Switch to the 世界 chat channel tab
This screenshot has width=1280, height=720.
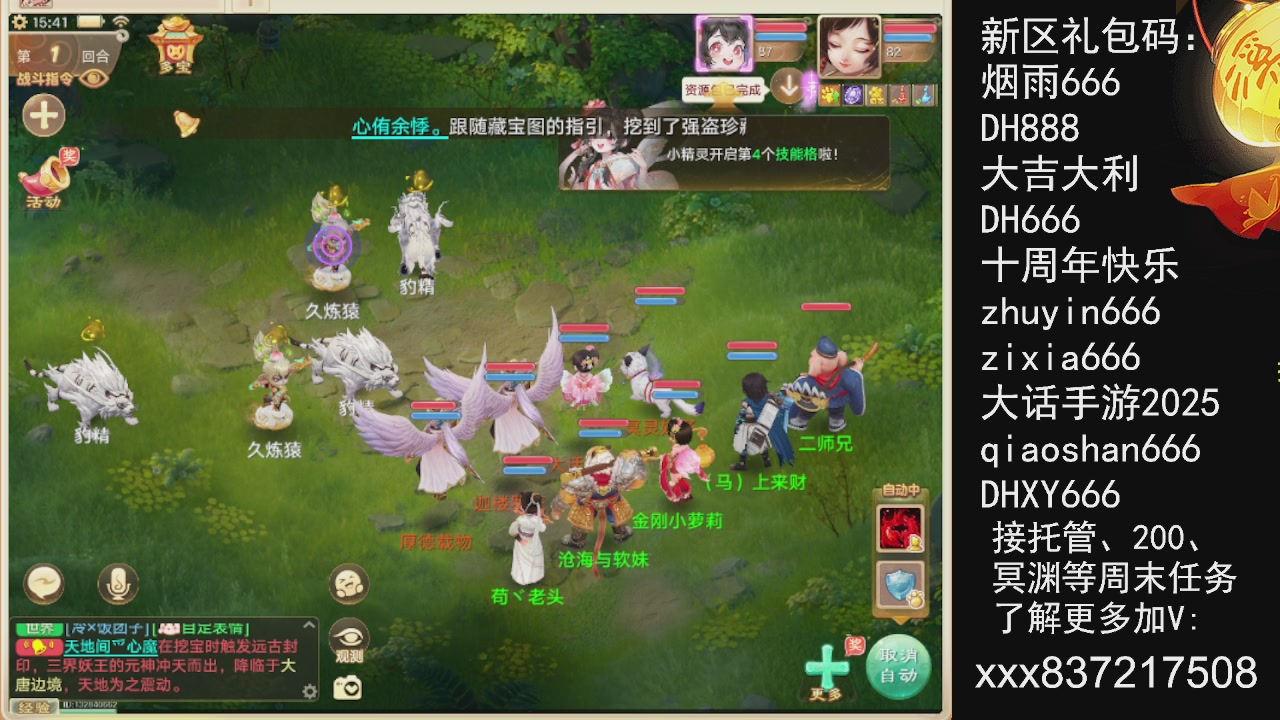point(42,627)
